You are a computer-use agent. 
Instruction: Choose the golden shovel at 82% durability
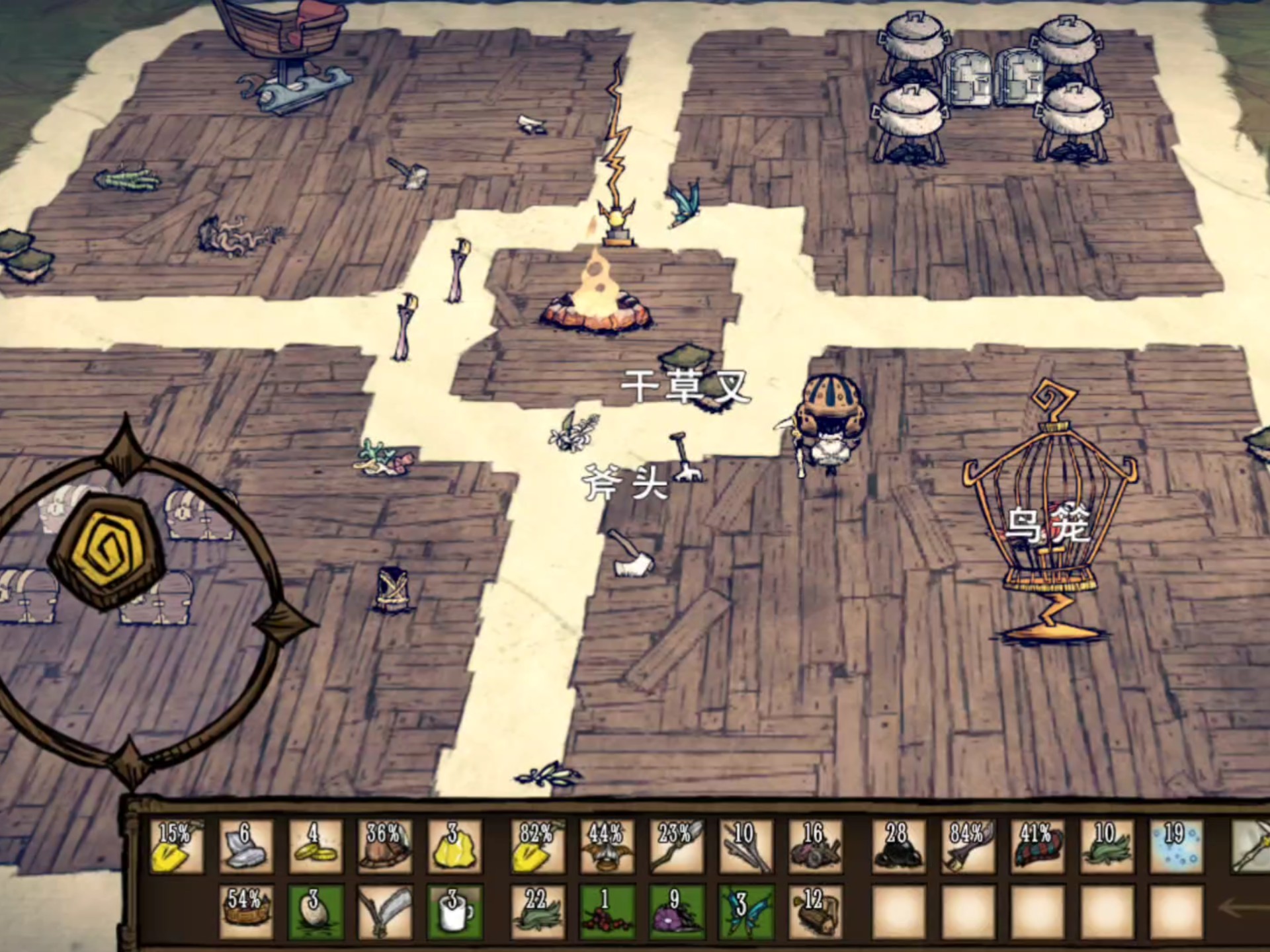point(538,847)
